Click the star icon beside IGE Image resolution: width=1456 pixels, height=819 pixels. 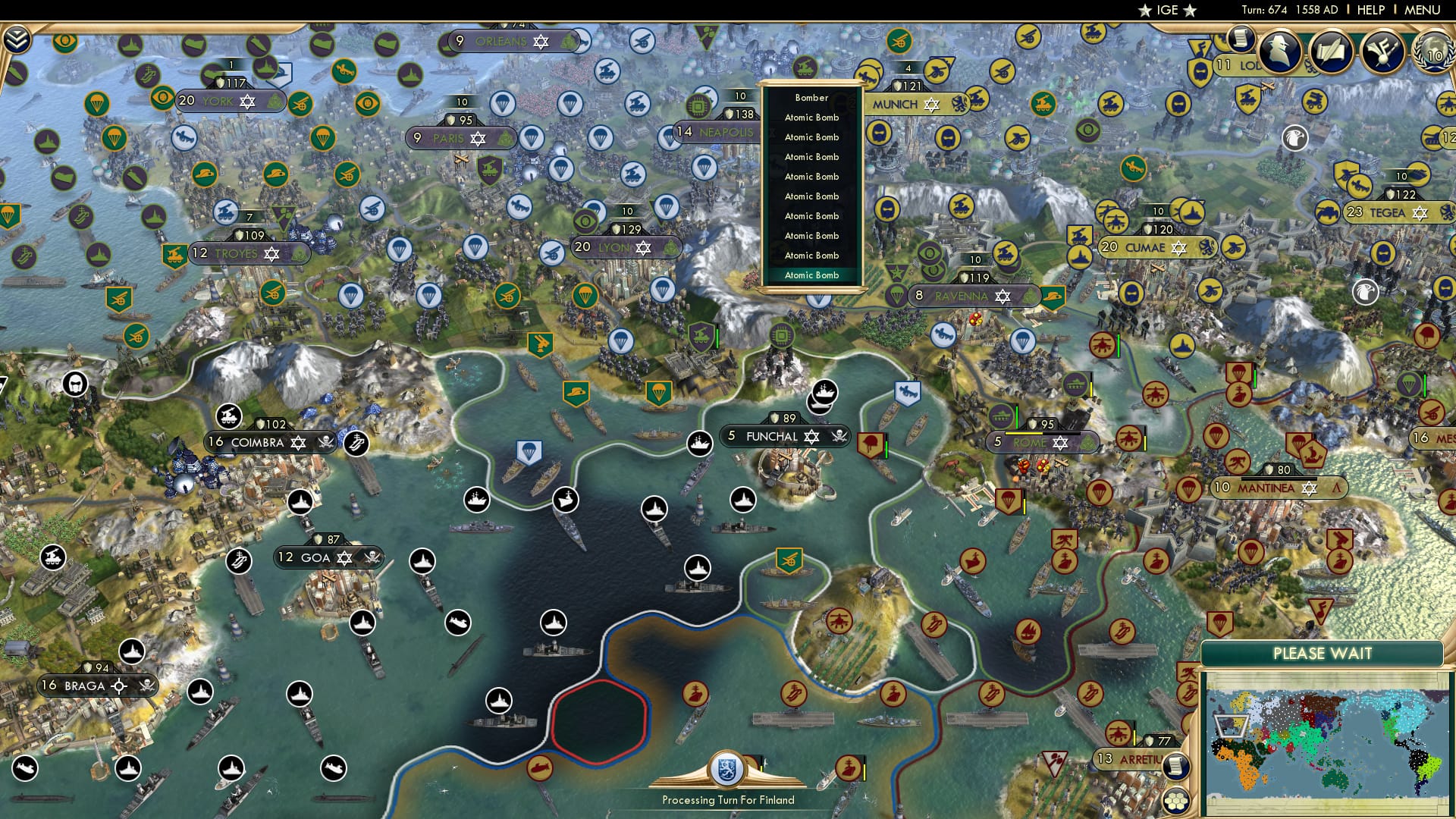[1144, 11]
